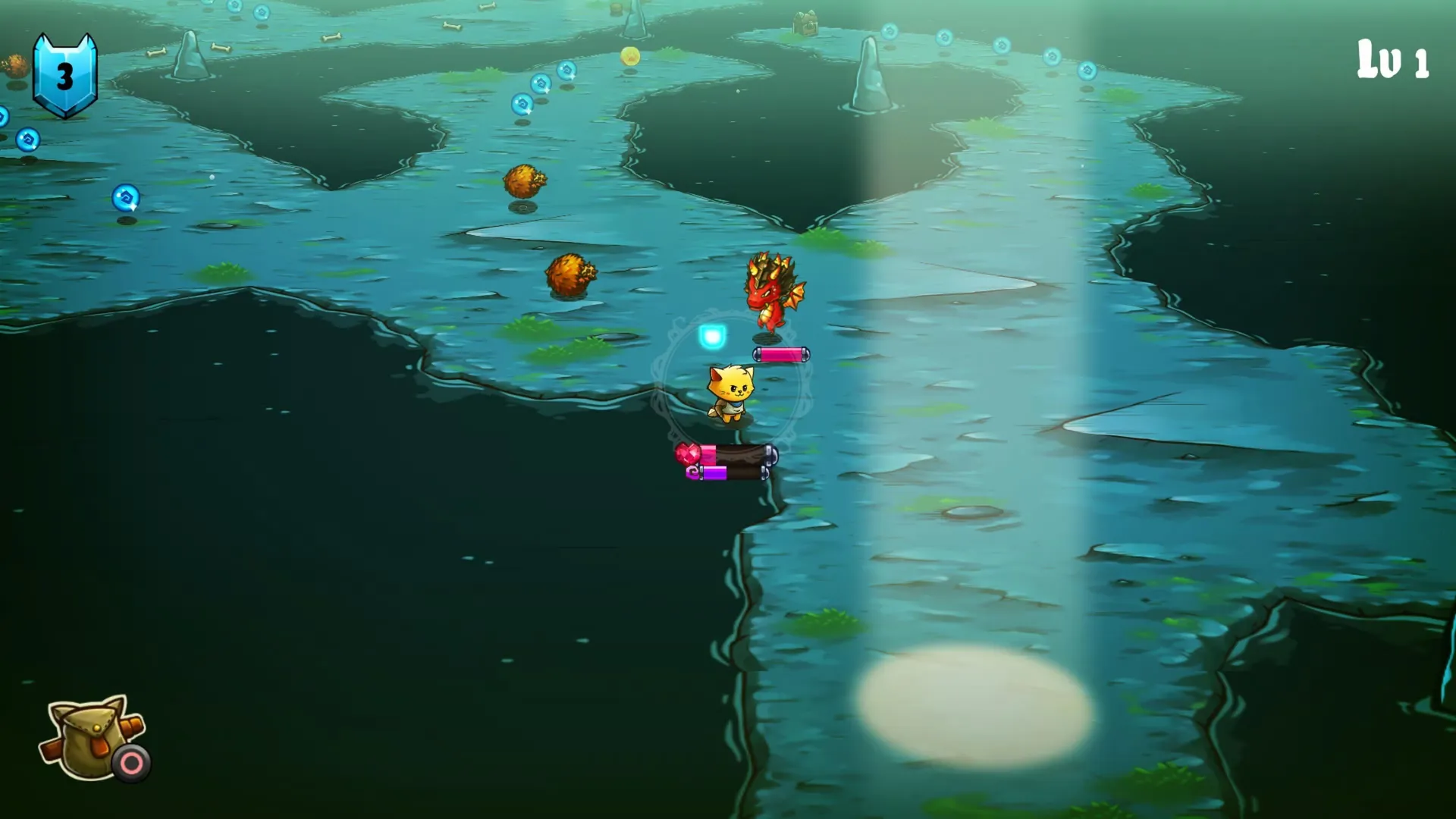Click the shield badge showing level 3
The width and height of the screenshot is (1456, 819).
coord(64,72)
